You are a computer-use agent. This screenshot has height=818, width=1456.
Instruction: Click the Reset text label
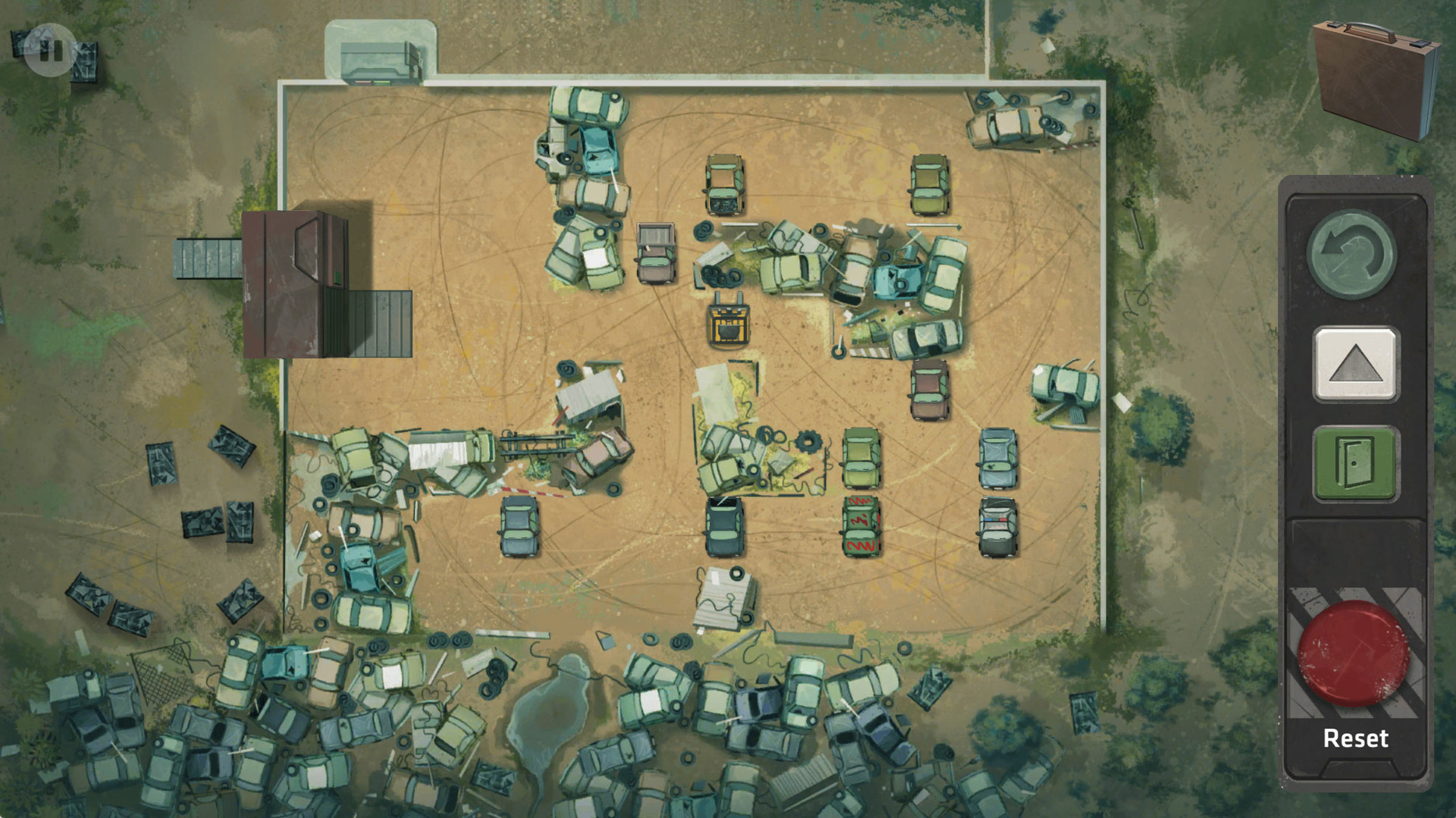(x=1354, y=738)
